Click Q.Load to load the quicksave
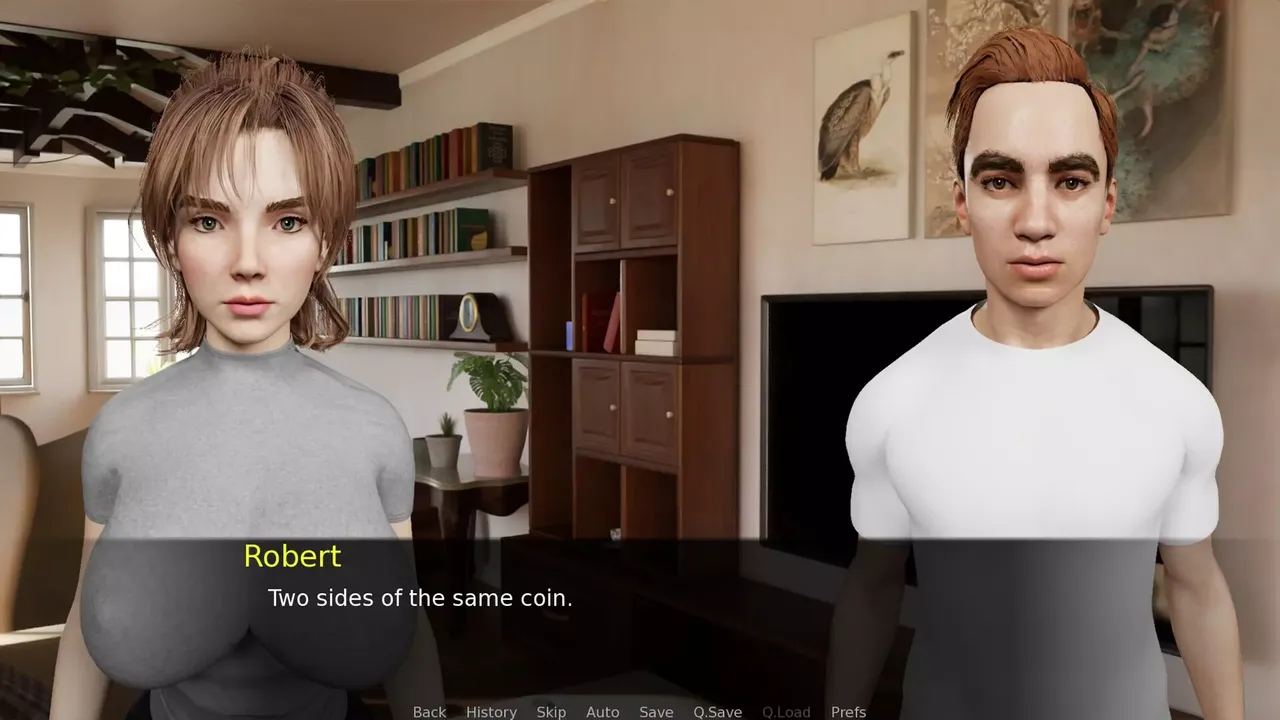The image size is (1280, 720). [785, 712]
